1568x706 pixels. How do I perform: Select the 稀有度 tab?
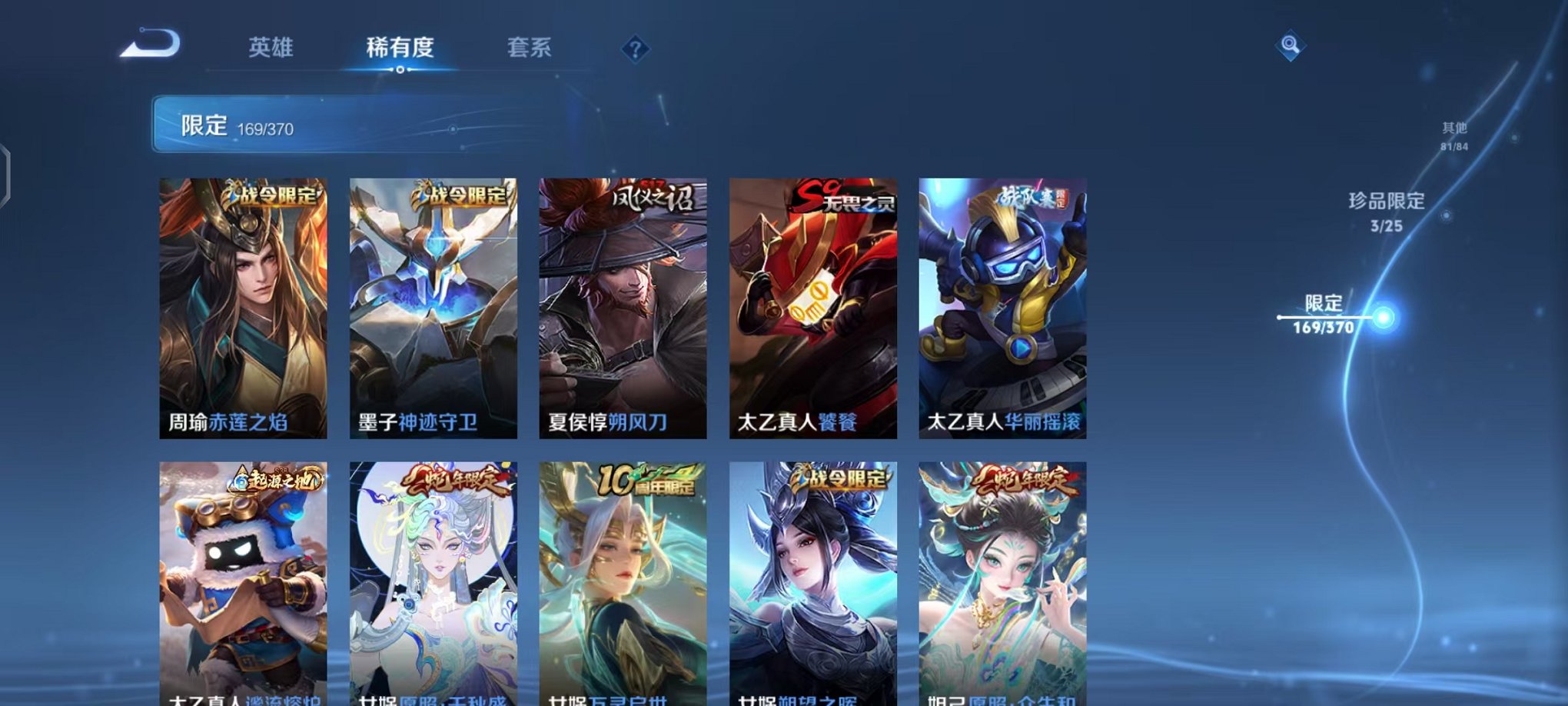[x=400, y=48]
